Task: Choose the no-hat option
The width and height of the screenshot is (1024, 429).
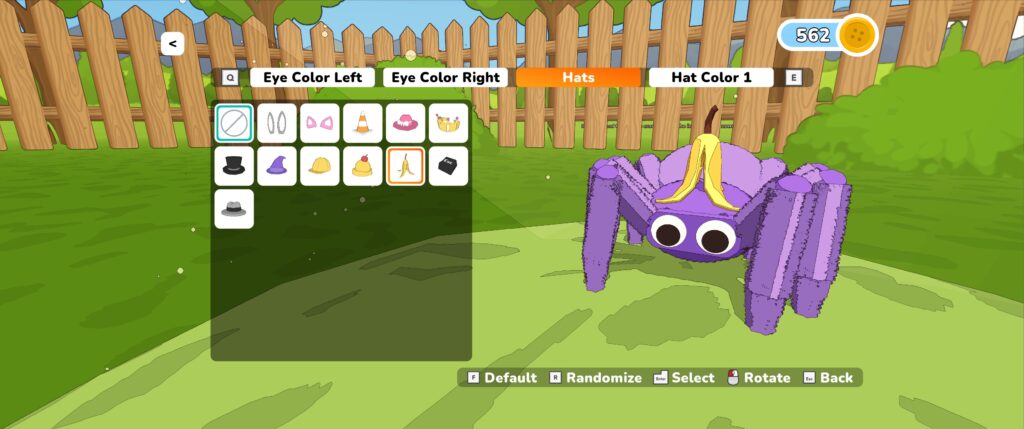Action: click(234, 123)
